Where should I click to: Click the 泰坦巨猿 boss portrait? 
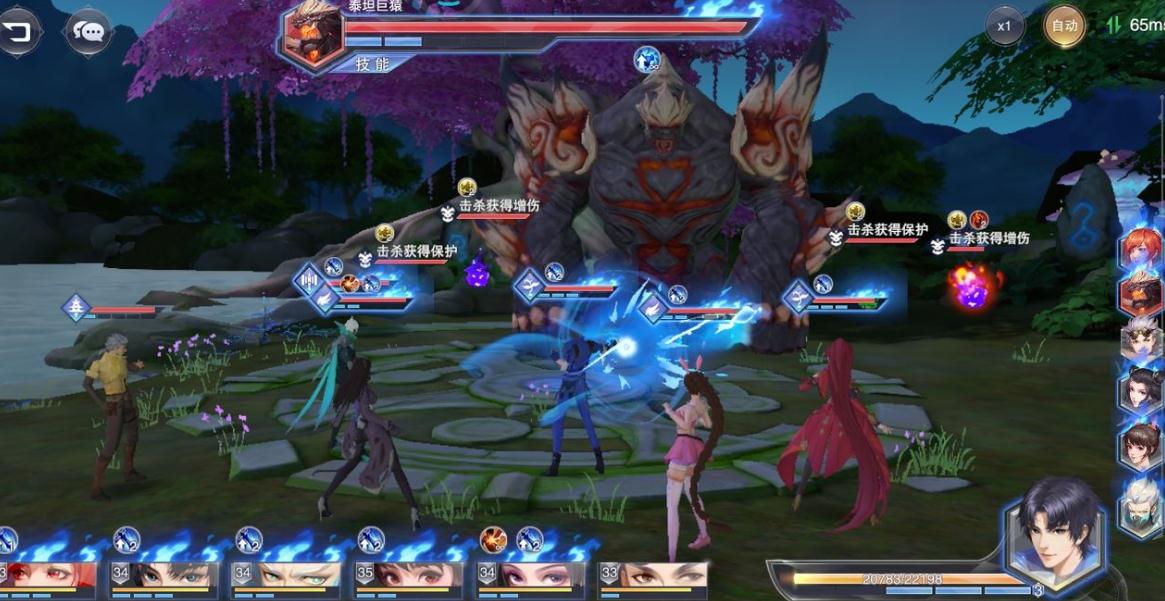coord(312,34)
